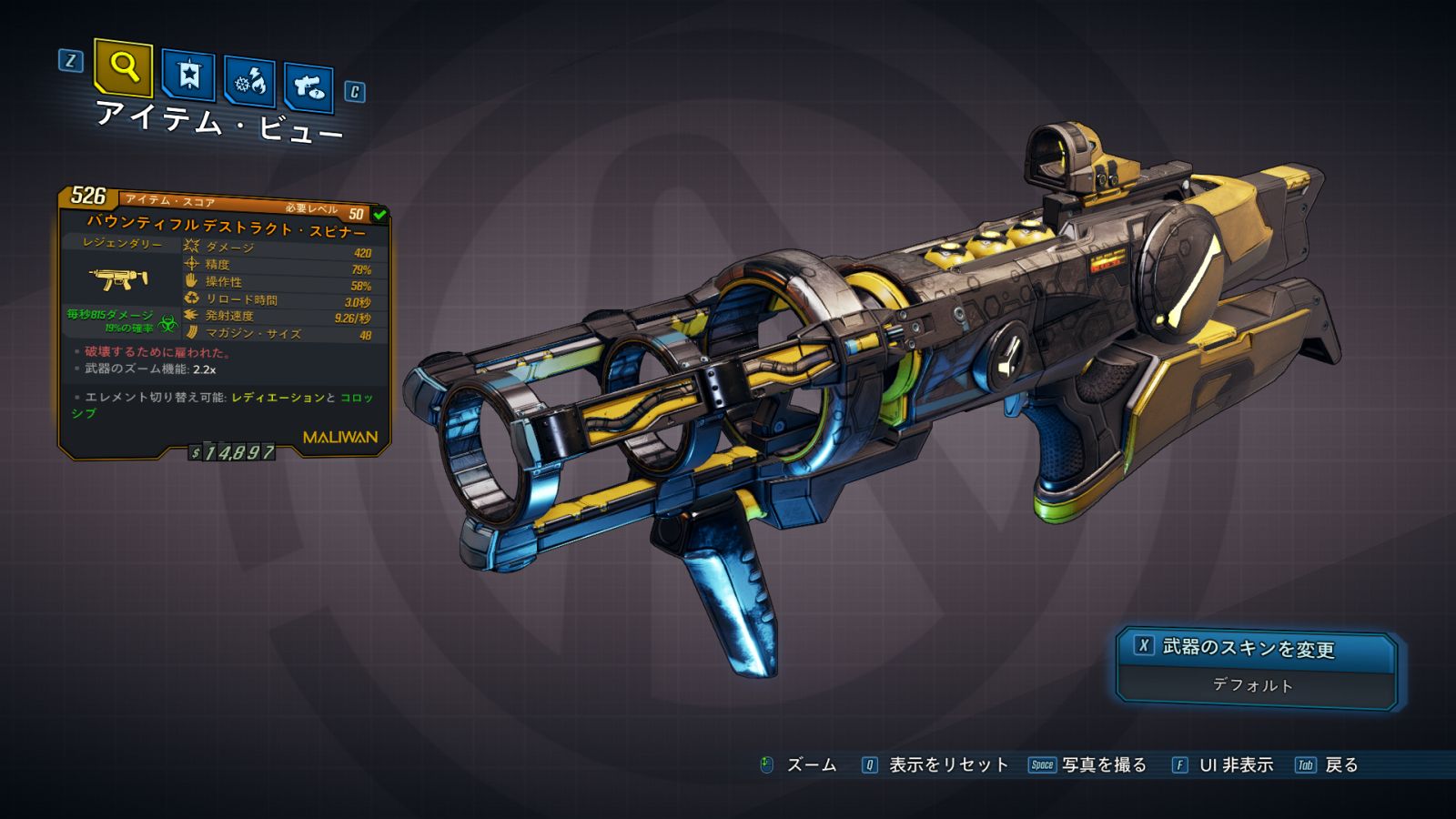
Task: Take a photo of the weapon
Action: (1088, 765)
